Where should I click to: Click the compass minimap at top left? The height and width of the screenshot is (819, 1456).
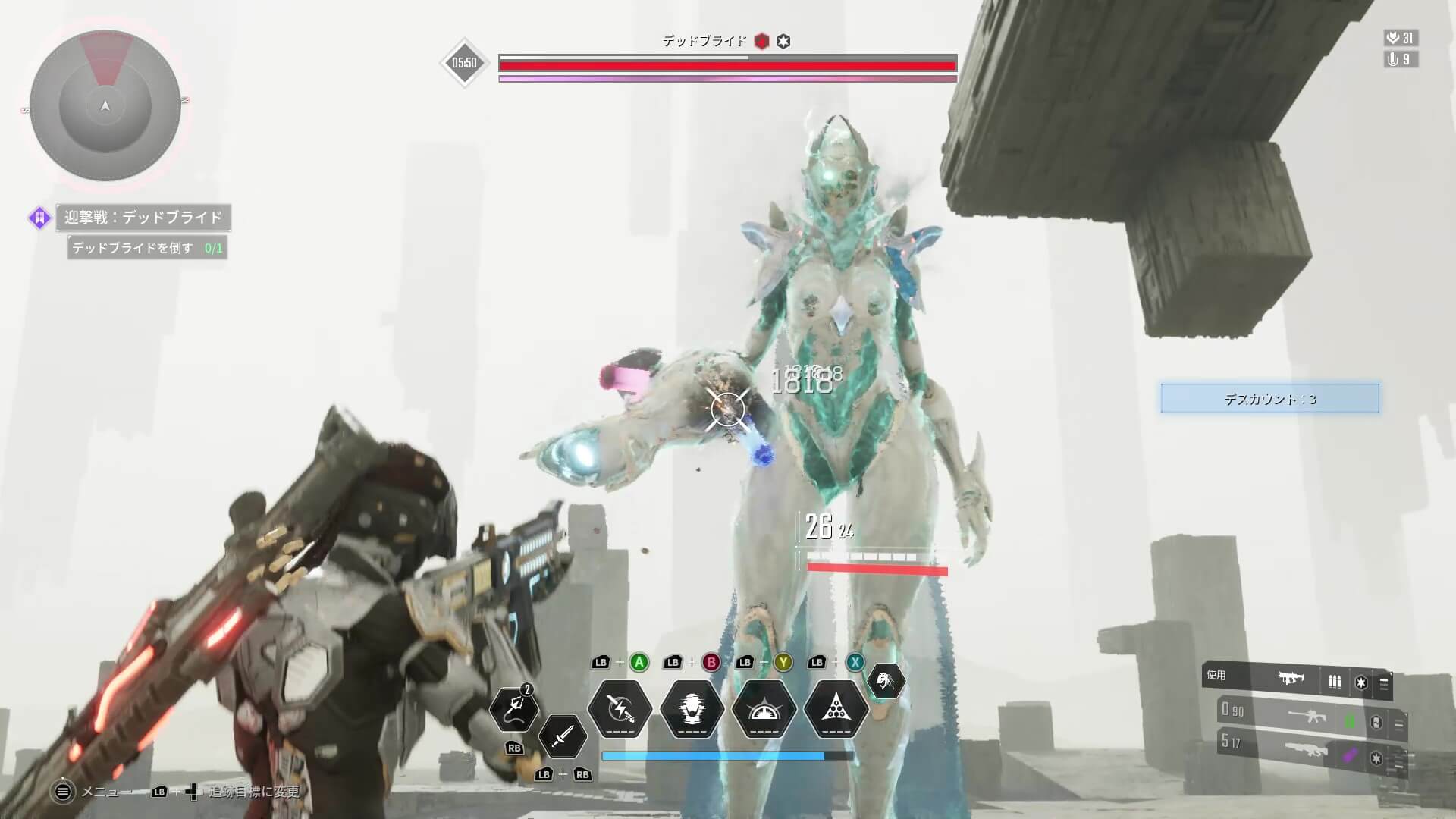106,106
